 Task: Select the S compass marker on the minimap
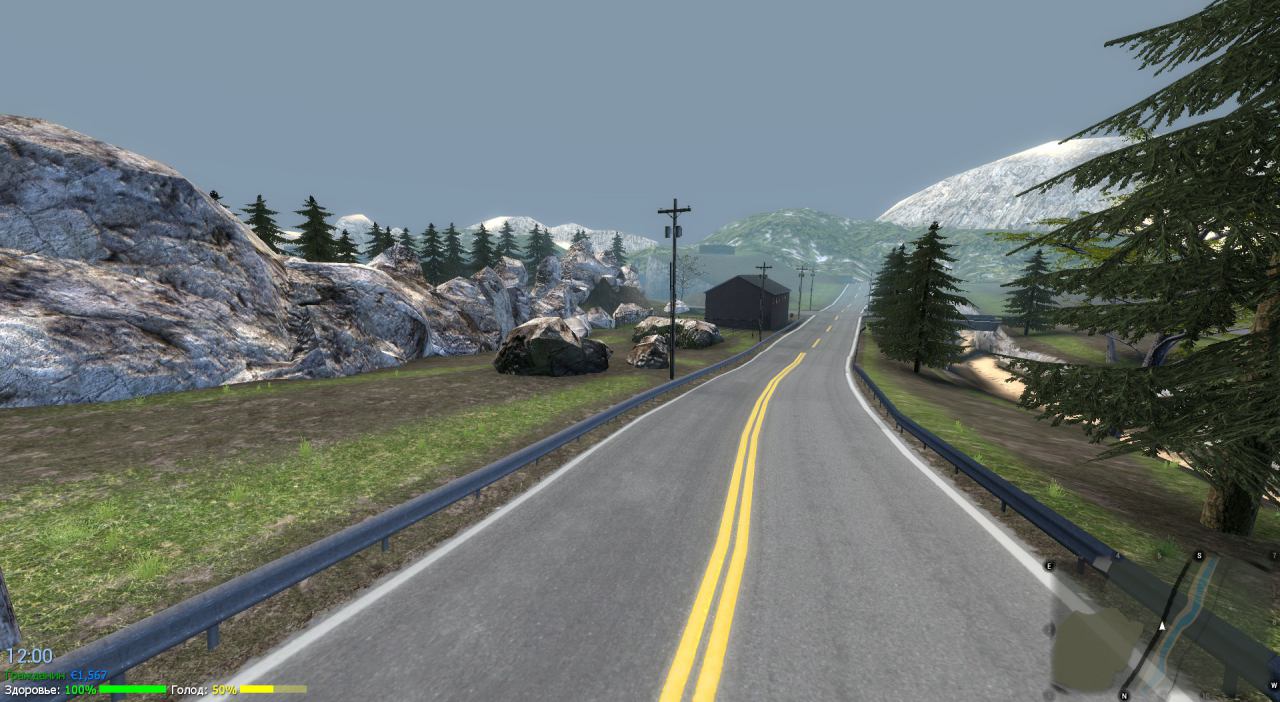[1199, 556]
